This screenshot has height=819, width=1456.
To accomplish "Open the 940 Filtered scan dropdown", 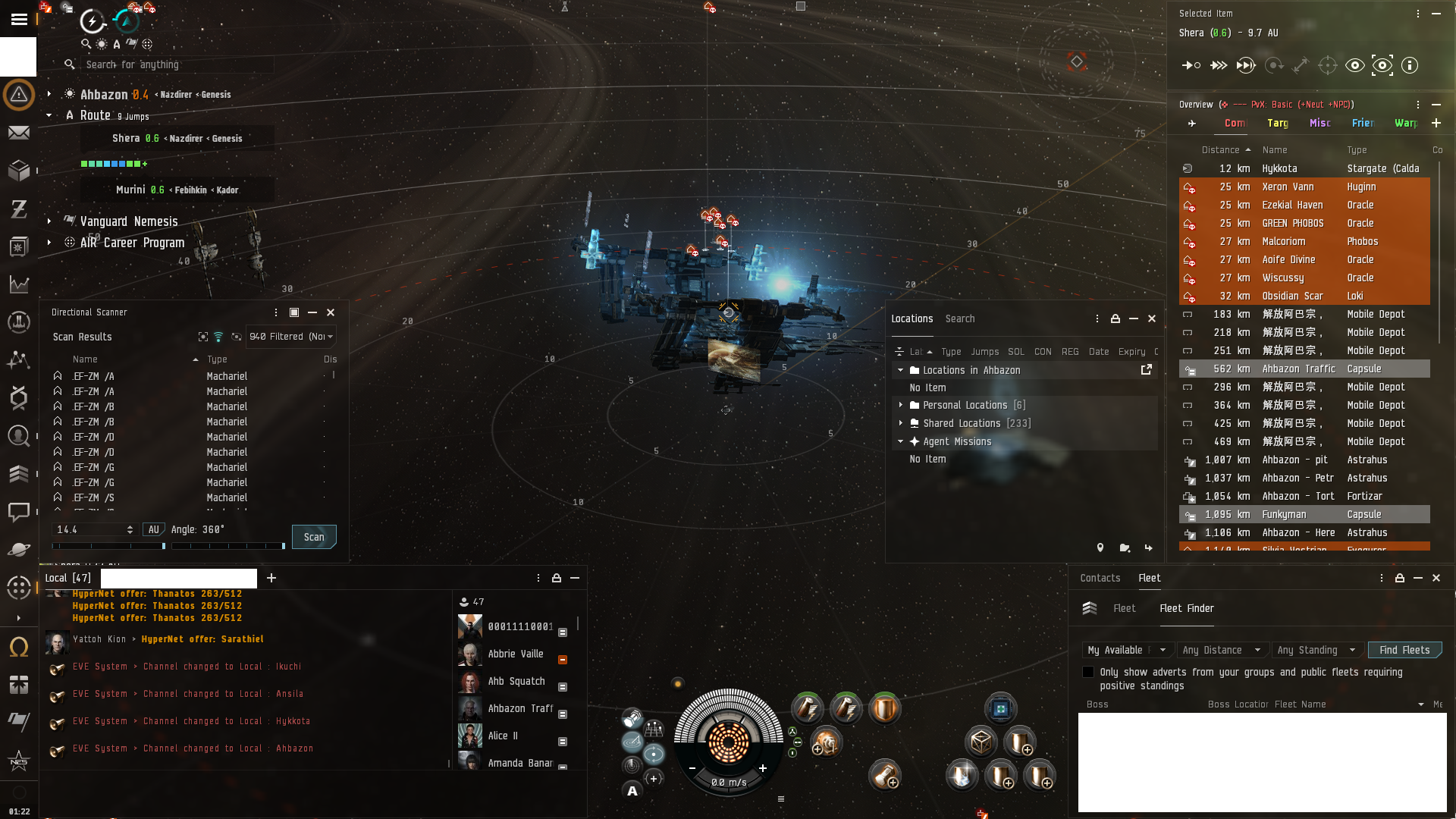I will [x=291, y=337].
